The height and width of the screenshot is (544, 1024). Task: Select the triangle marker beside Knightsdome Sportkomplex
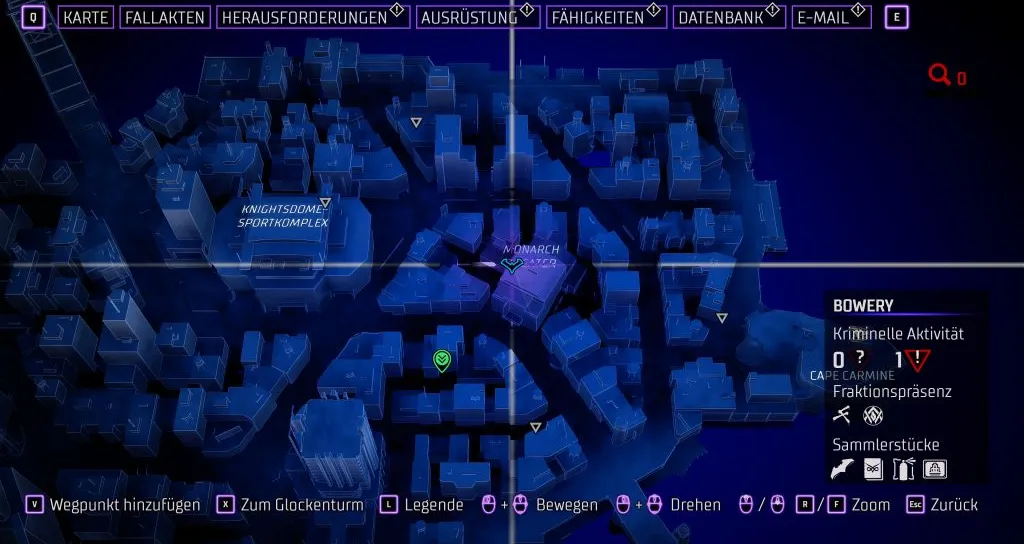(325, 203)
